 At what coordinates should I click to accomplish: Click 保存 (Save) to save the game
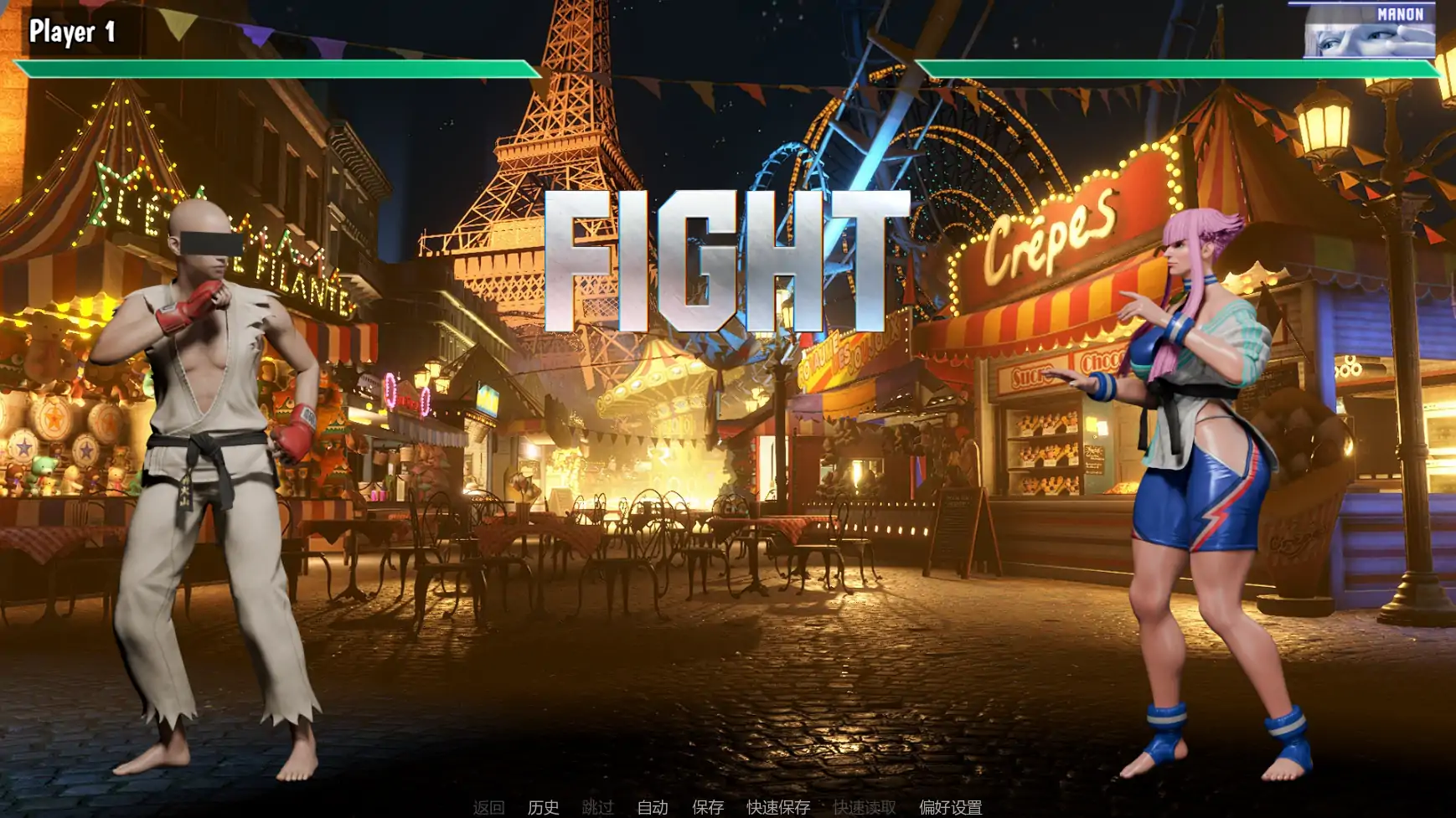point(705,809)
